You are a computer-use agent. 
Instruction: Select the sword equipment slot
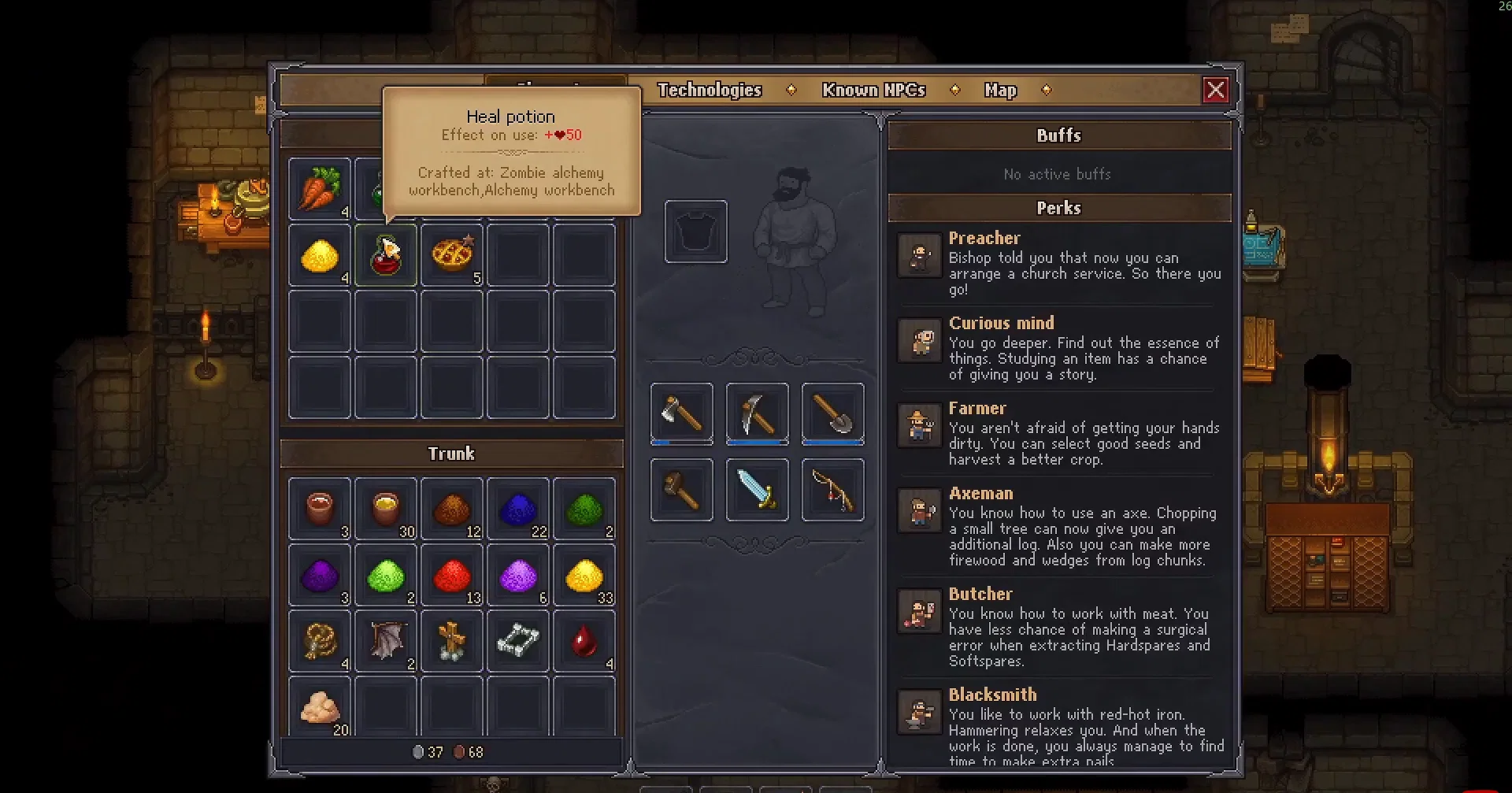pyautogui.click(x=756, y=490)
